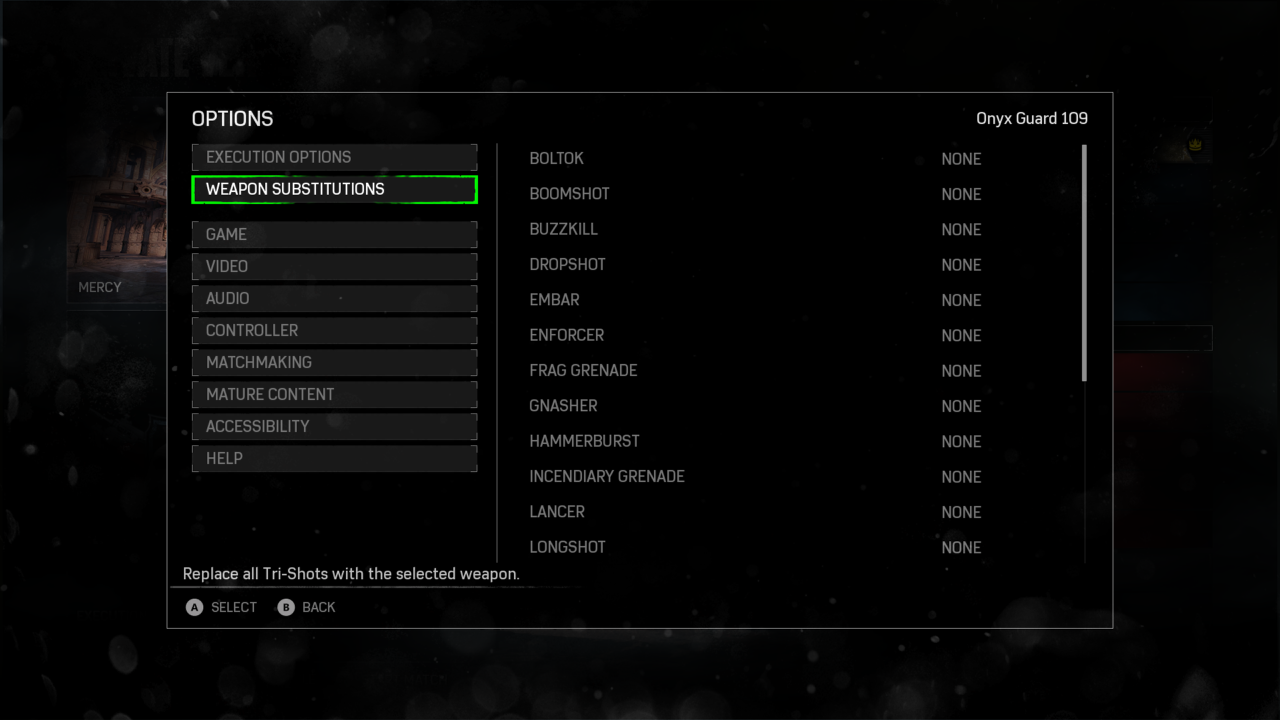
Task: Open the Game settings
Action: (334, 234)
